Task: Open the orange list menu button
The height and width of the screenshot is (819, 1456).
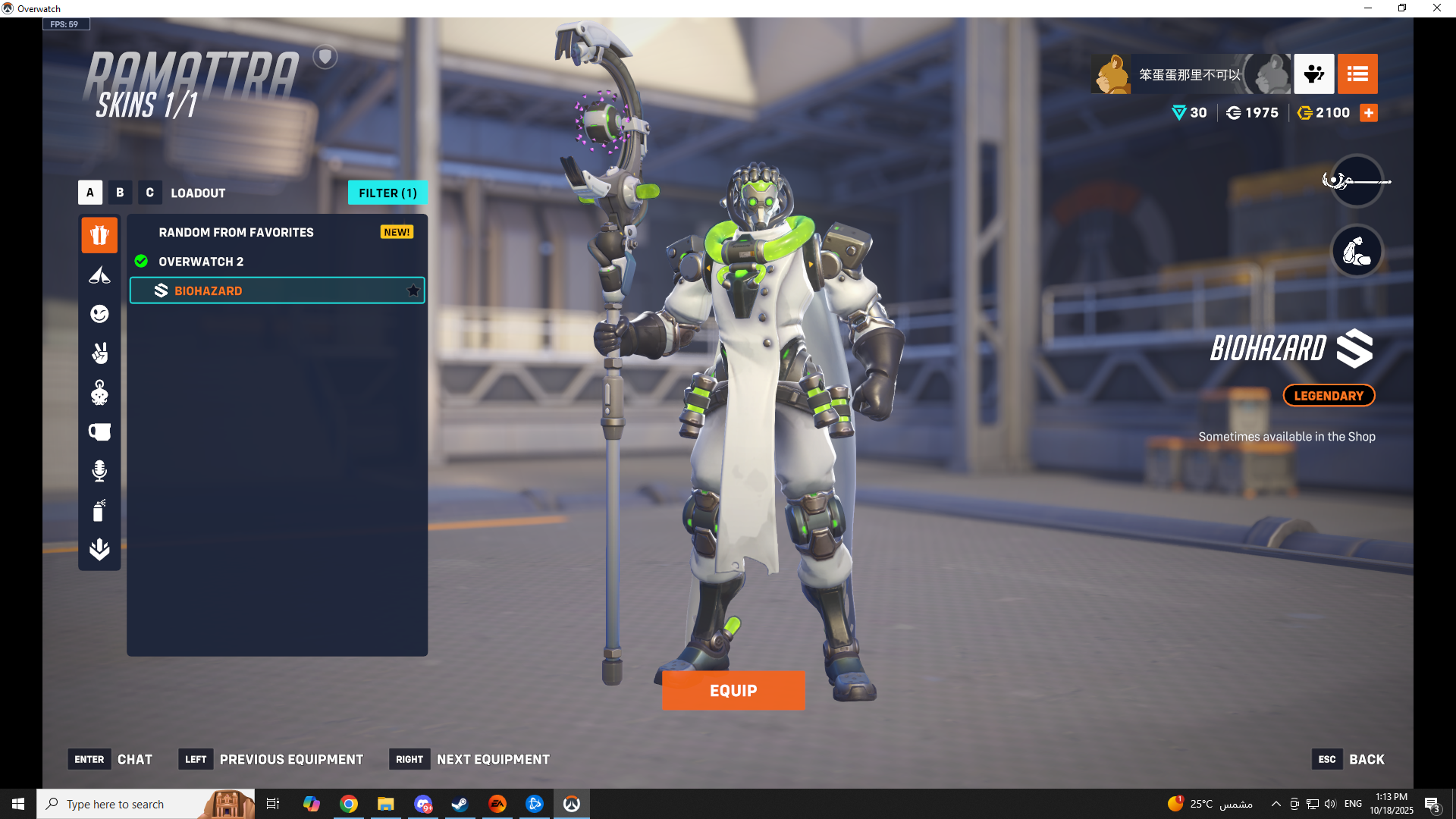Action: (x=1357, y=74)
